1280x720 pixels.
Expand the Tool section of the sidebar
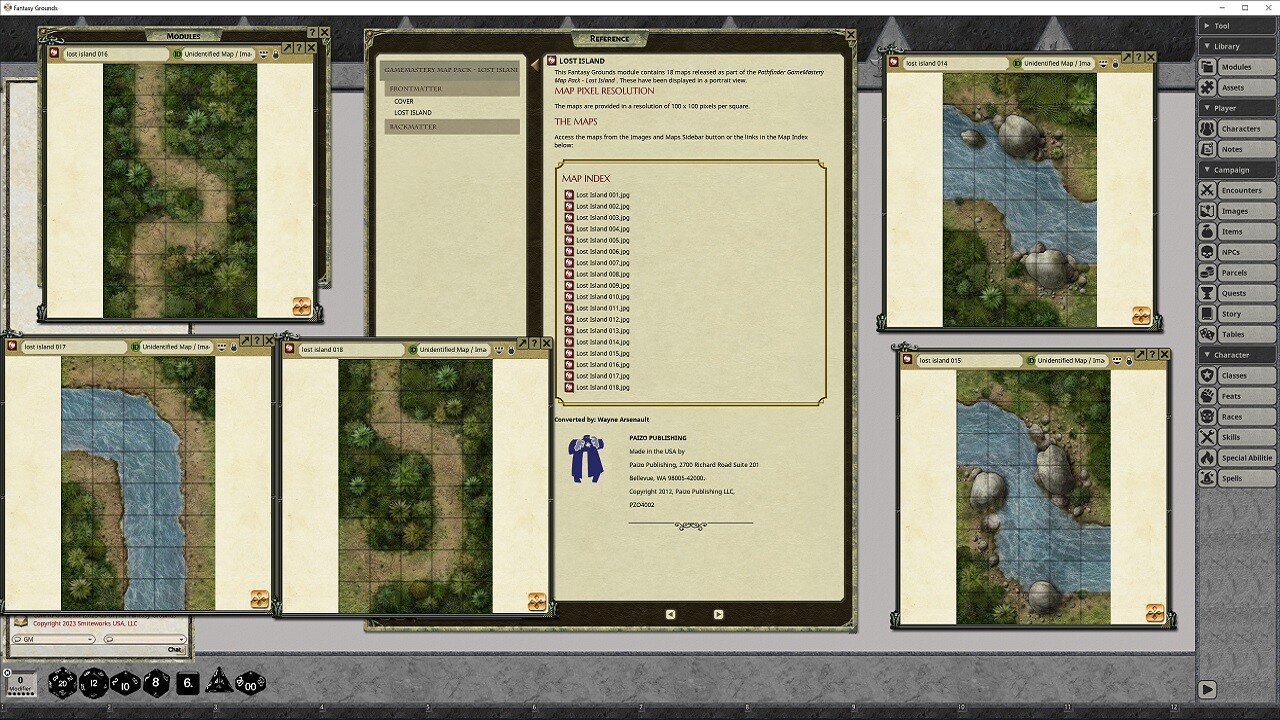(x=1222, y=25)
